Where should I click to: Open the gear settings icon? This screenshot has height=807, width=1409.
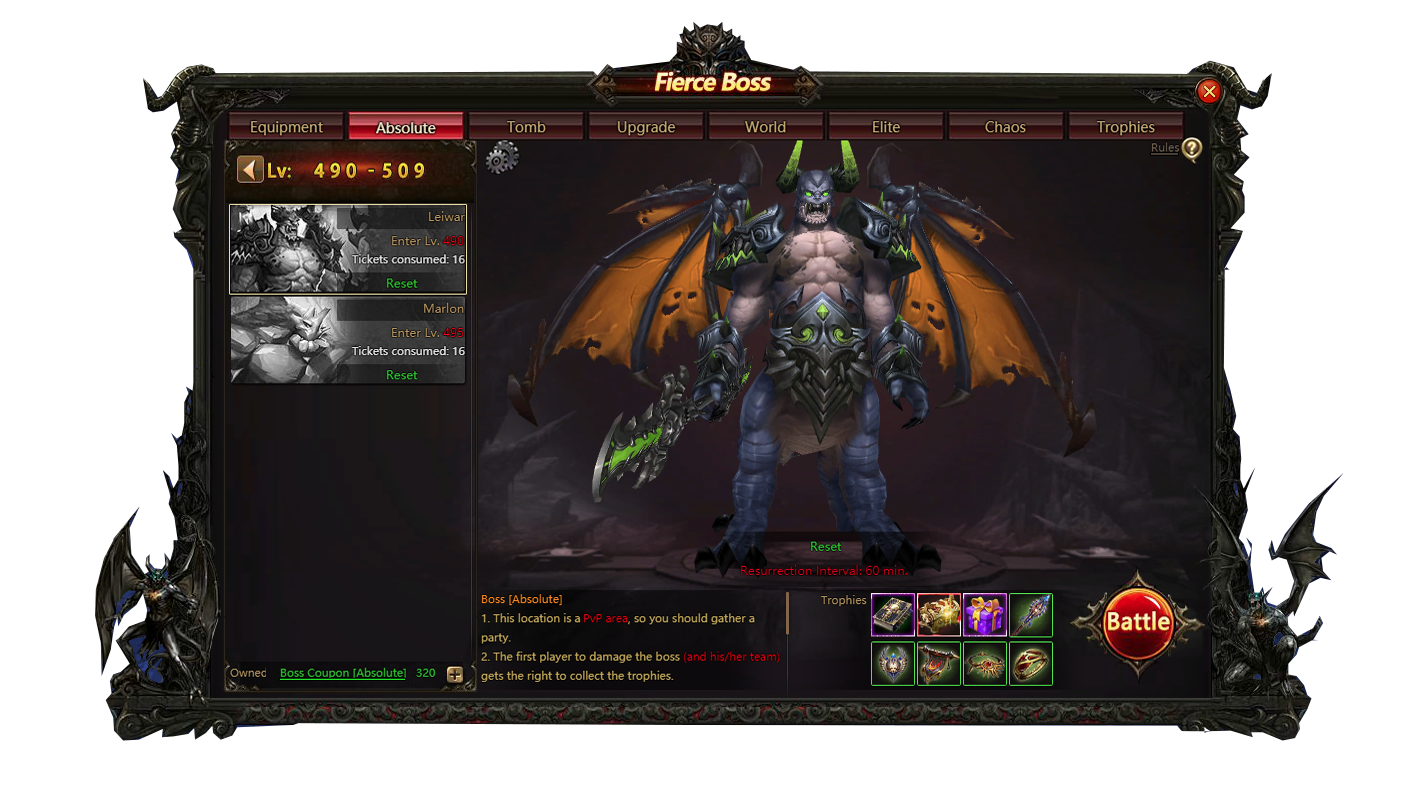click(502, 158)
